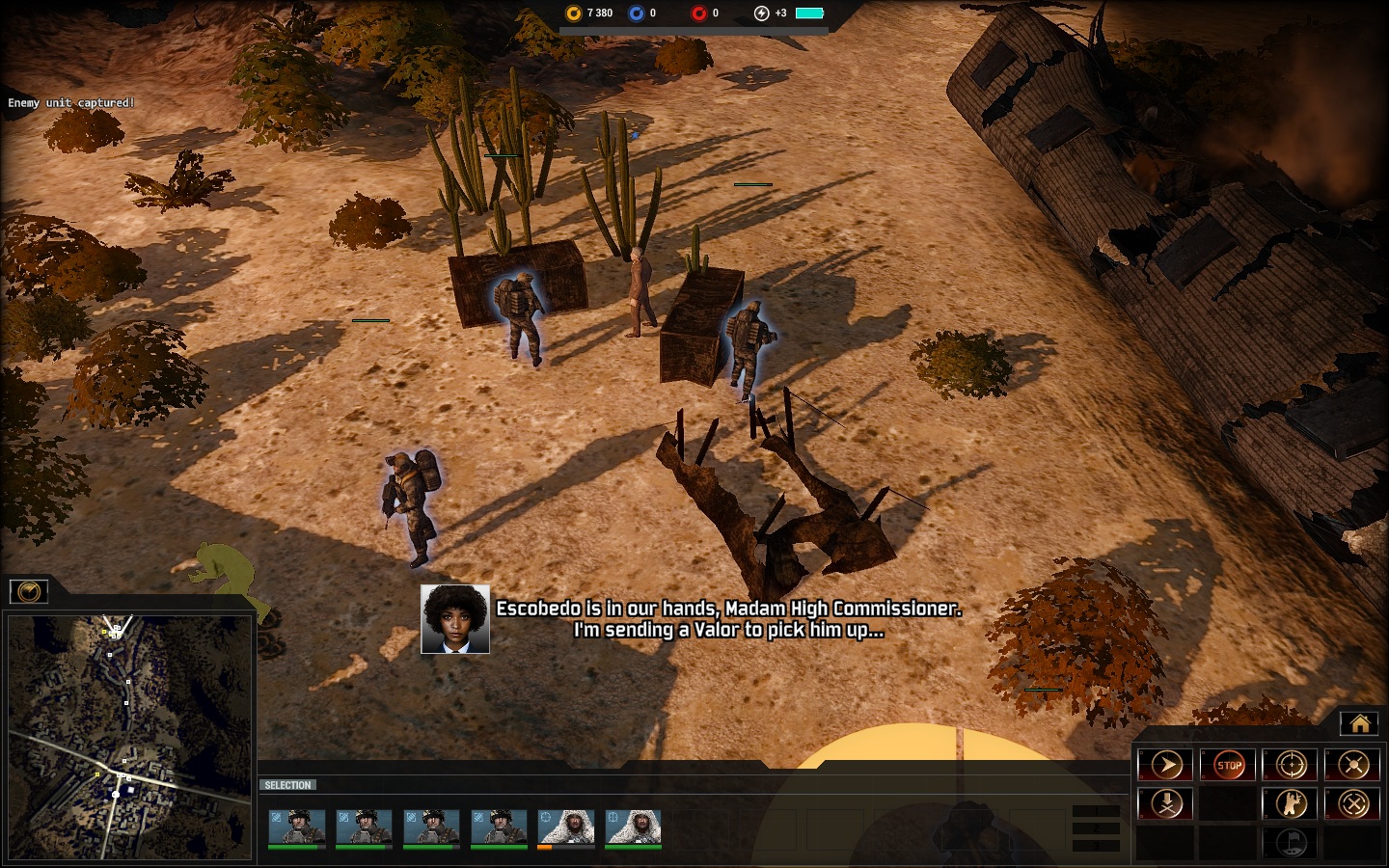
Task: Click the greyed-out flag command
Action: [1291, 842]
